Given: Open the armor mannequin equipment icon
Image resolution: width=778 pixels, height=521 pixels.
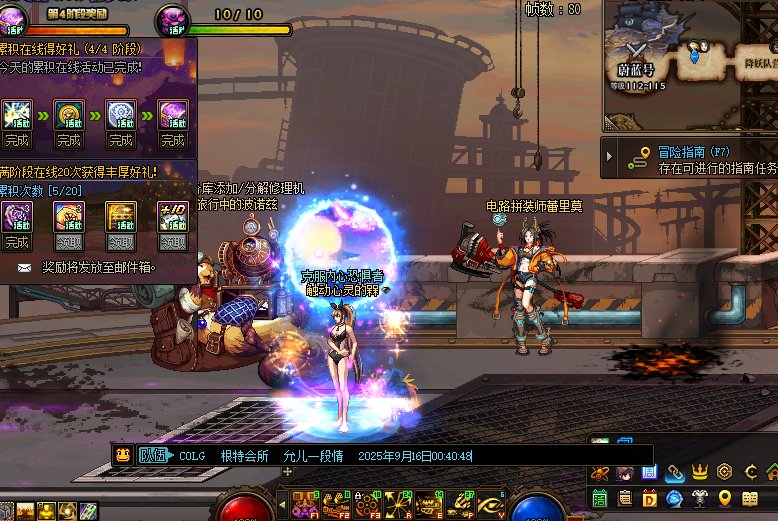Looking at the screenshot, I should (700, 498).
